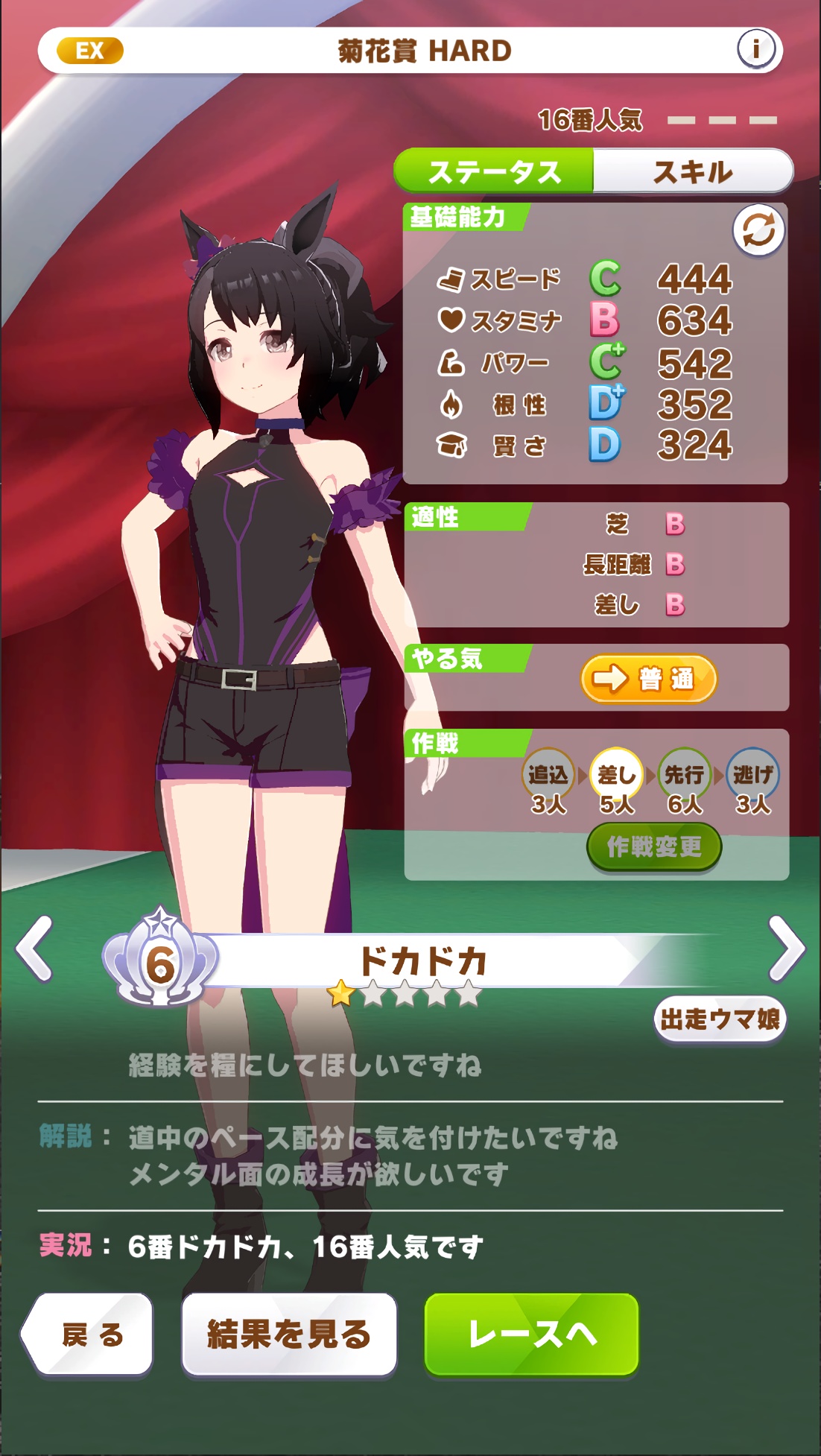Screen dimensions: 821x1456
Task: Choose the 差し strategy circle
Action: point(616,775)
